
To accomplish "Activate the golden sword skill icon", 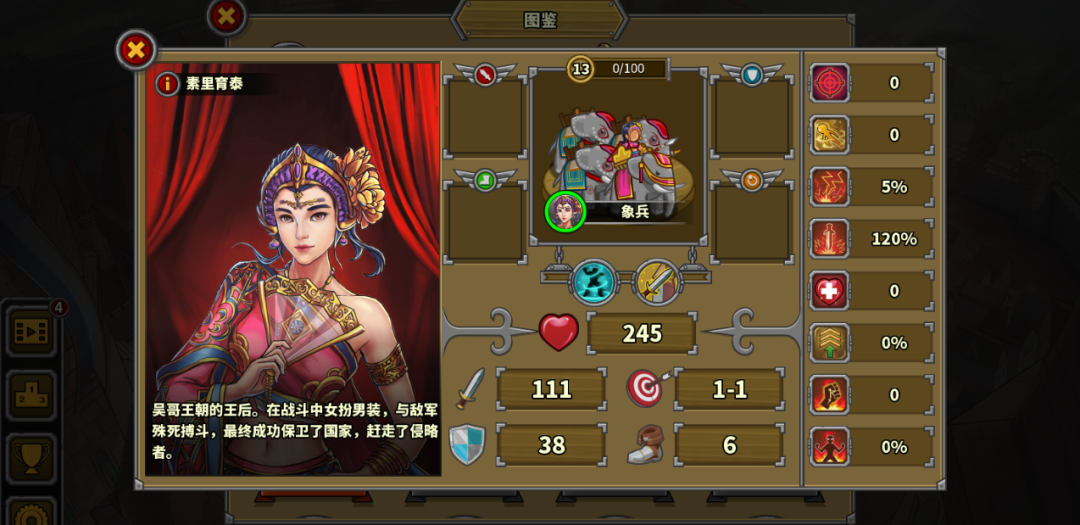I will (657, 282).
